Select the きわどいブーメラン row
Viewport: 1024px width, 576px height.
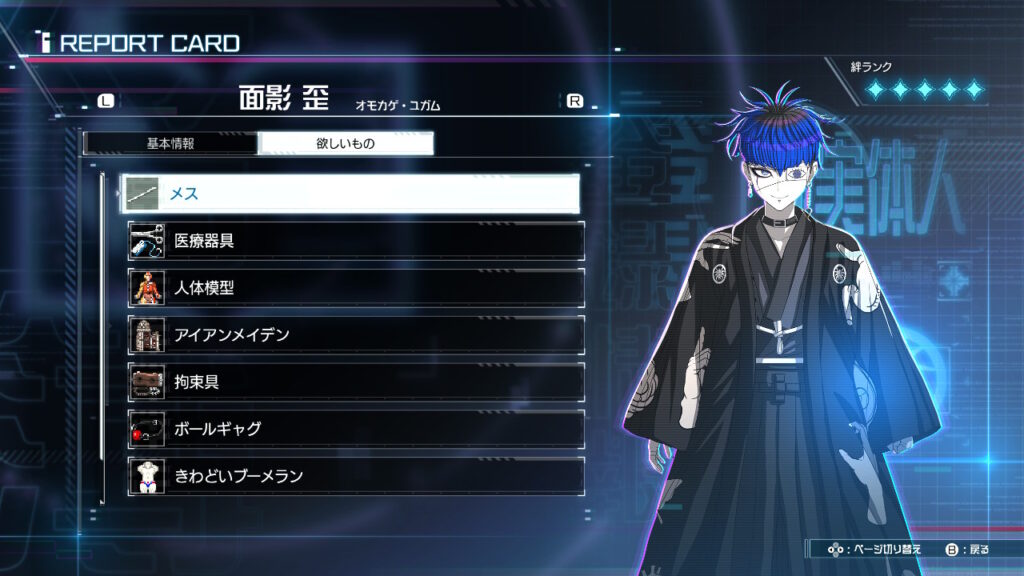356,476
